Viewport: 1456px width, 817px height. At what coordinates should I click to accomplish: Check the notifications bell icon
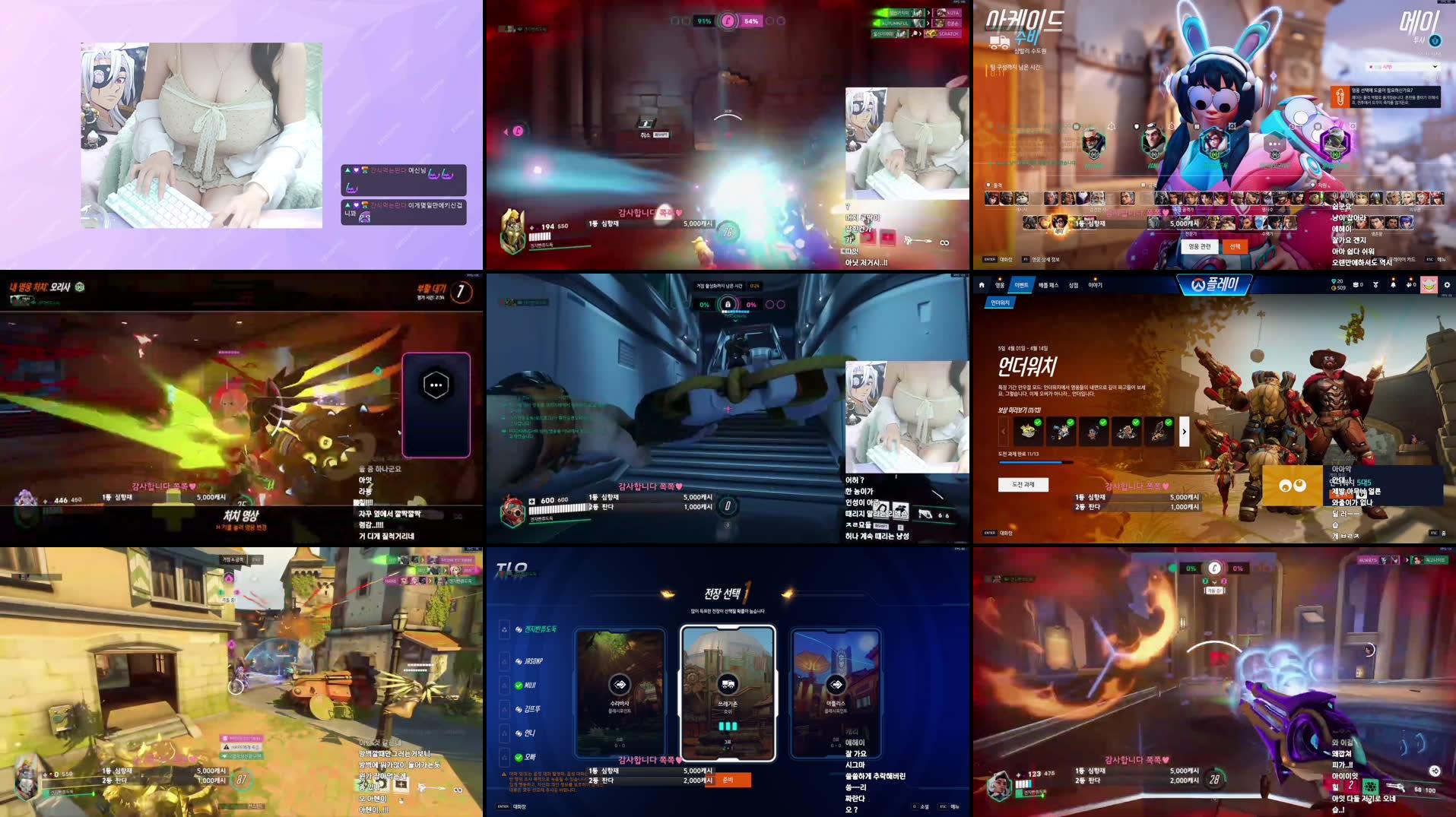tap(1394, 284)
